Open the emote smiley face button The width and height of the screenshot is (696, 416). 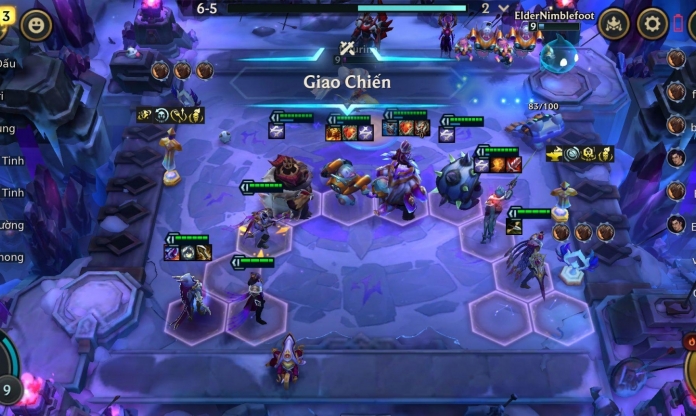[x=37, y=24]
